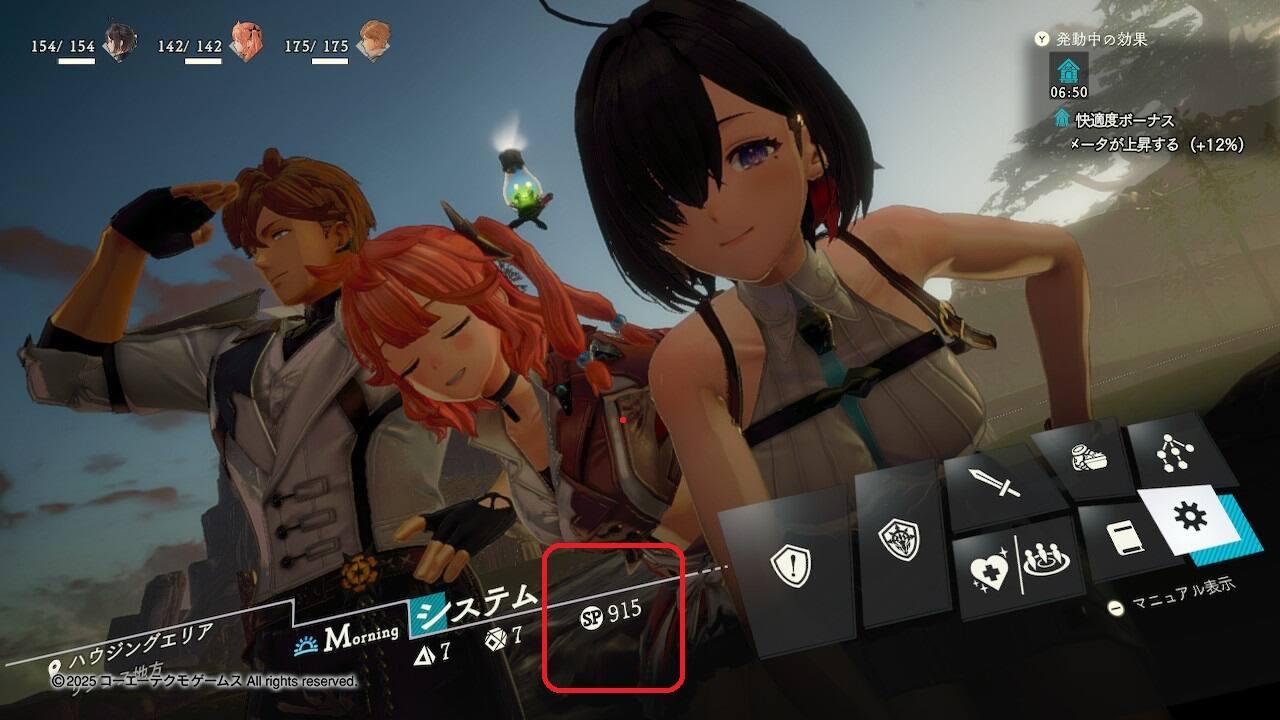Open the quest tile with exclamation shield

790,568
